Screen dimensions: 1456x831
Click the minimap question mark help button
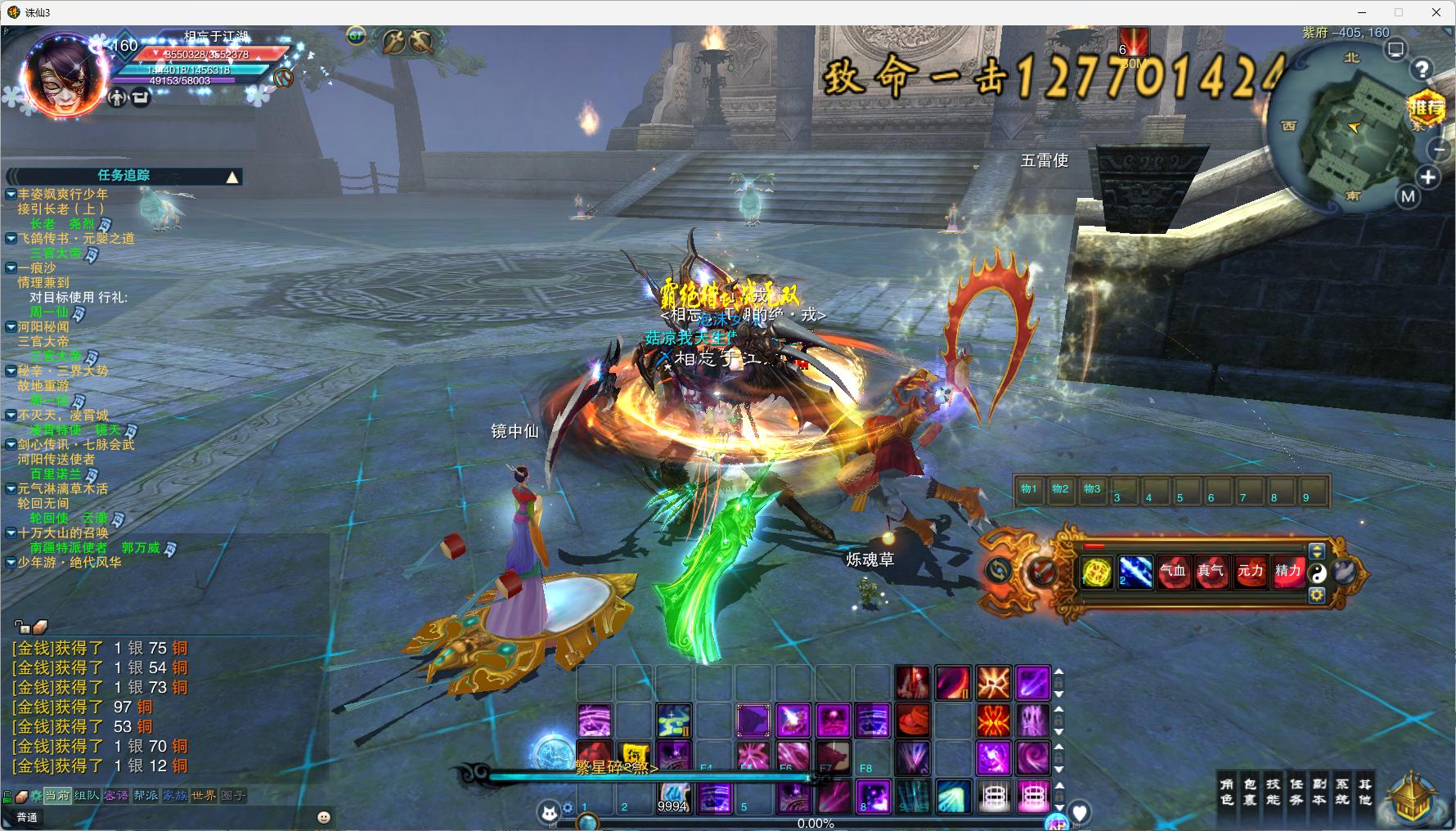point(1422,70)
